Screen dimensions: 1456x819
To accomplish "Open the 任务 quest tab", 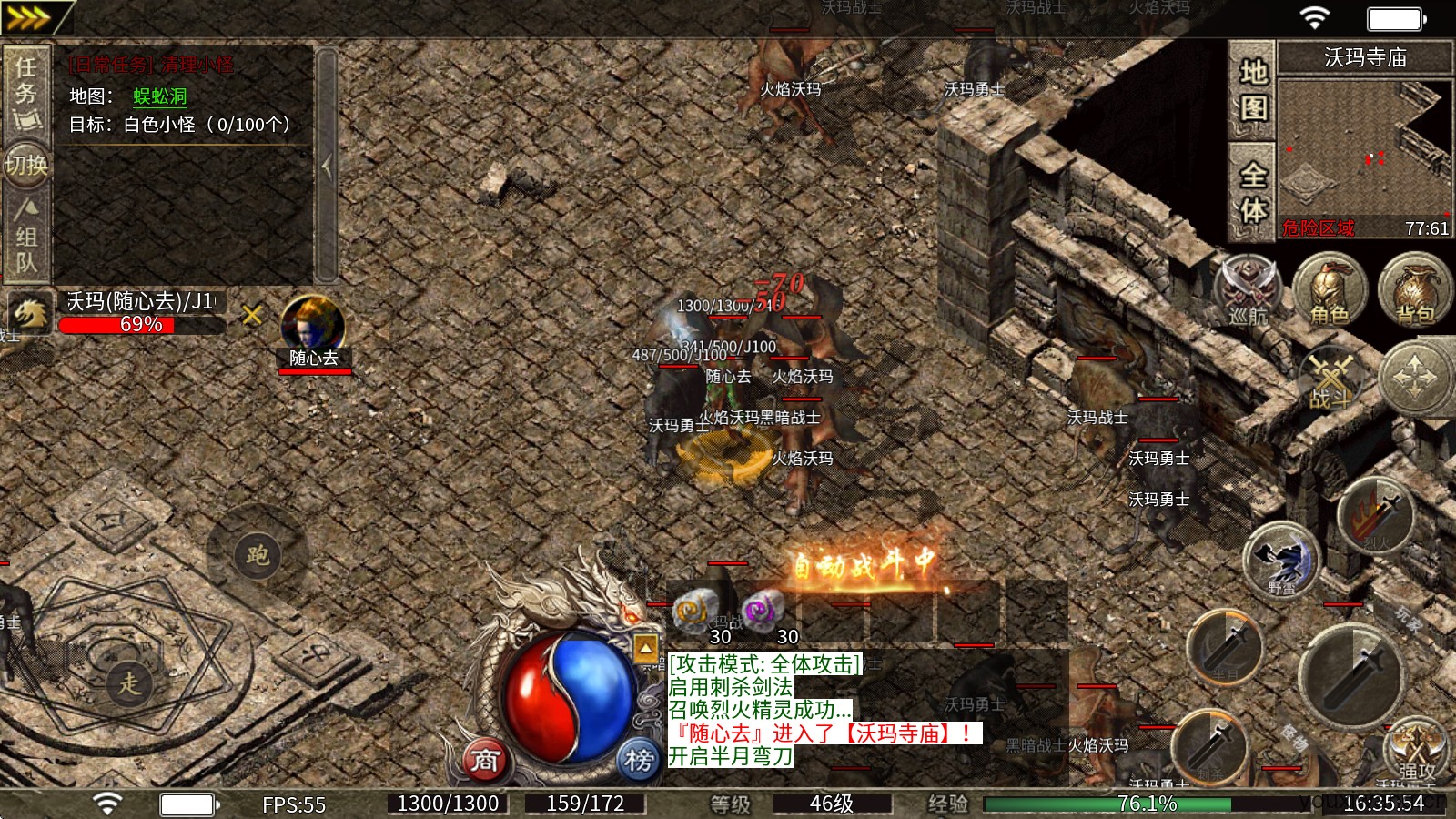I will (25, 91).
